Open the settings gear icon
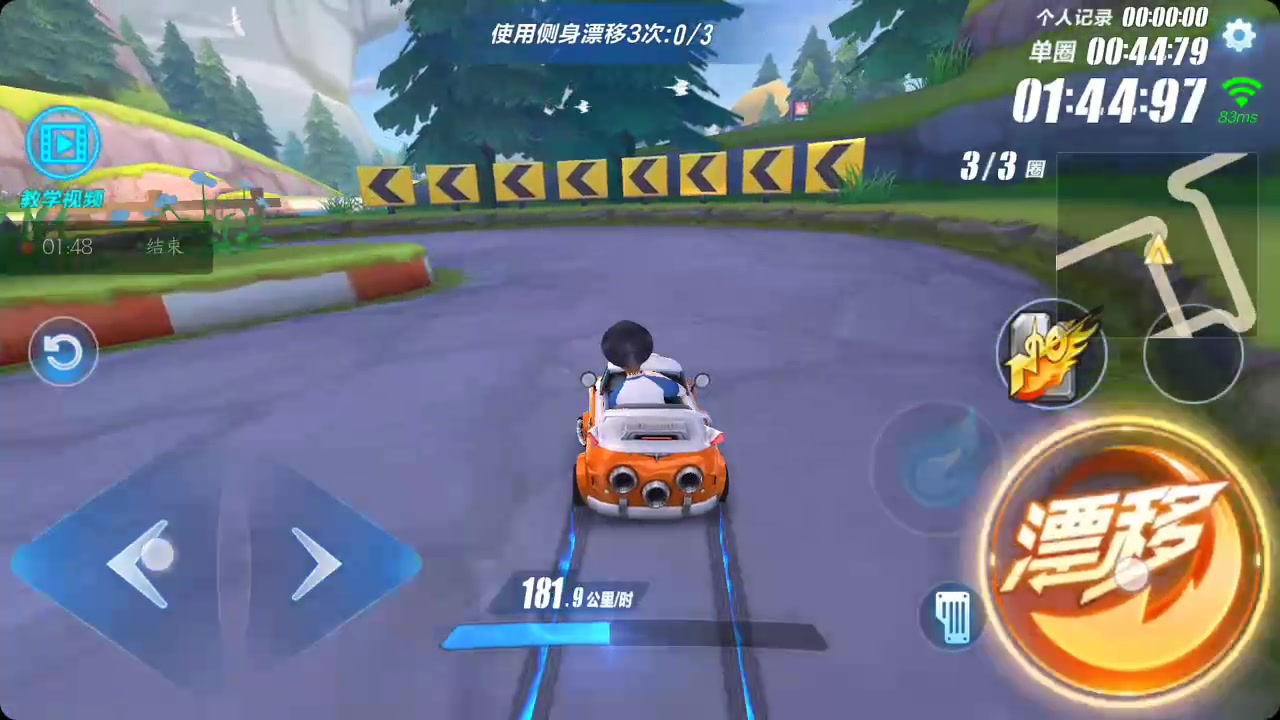This screenshot has width=1280, height=720. tap(1239, 35)
